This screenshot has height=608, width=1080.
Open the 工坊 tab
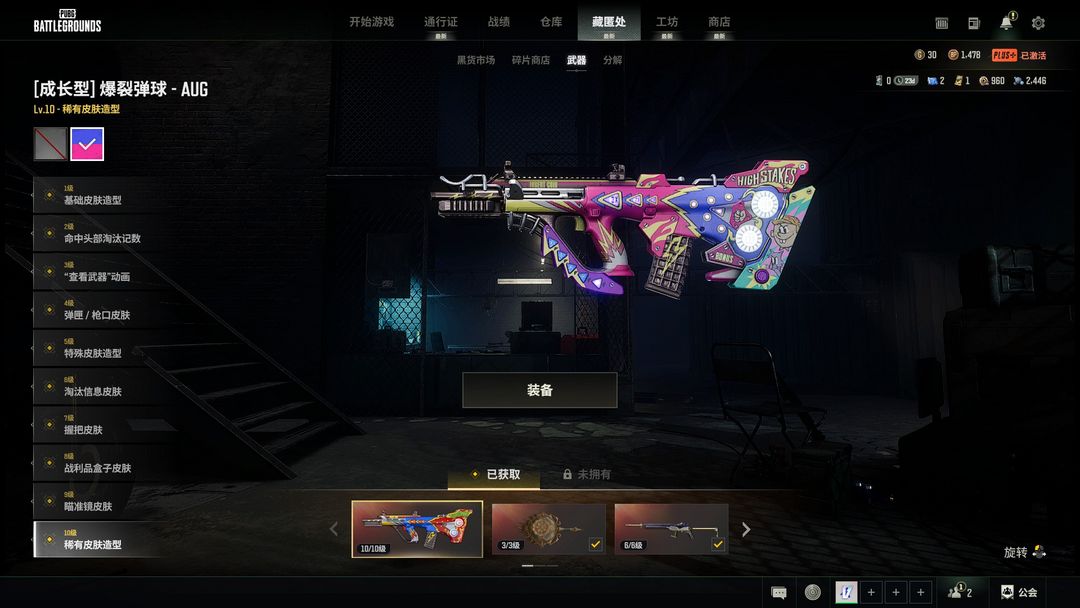666,22
